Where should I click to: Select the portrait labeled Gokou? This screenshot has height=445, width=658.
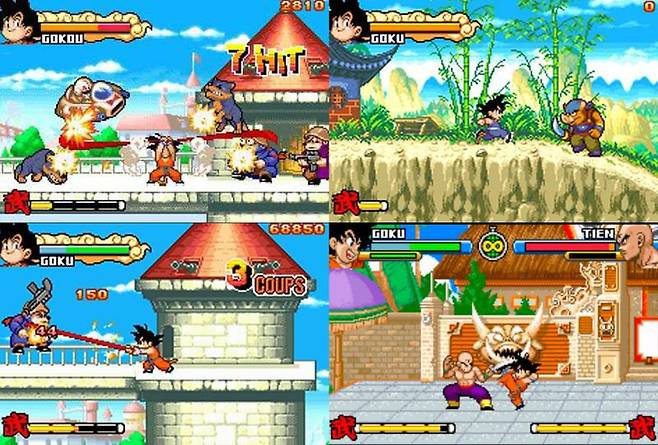tap(19, 23)
